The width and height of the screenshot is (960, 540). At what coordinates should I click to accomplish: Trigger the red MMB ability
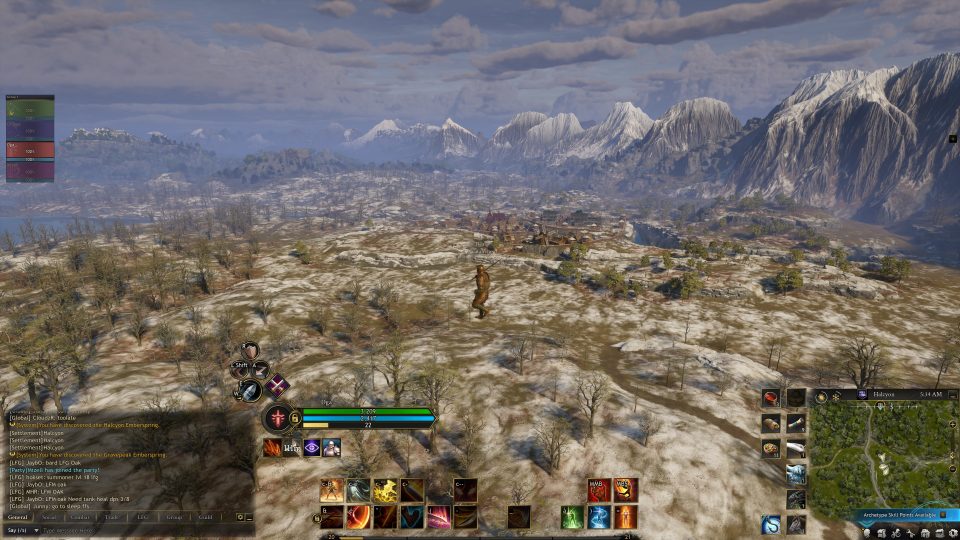(599, 490)
